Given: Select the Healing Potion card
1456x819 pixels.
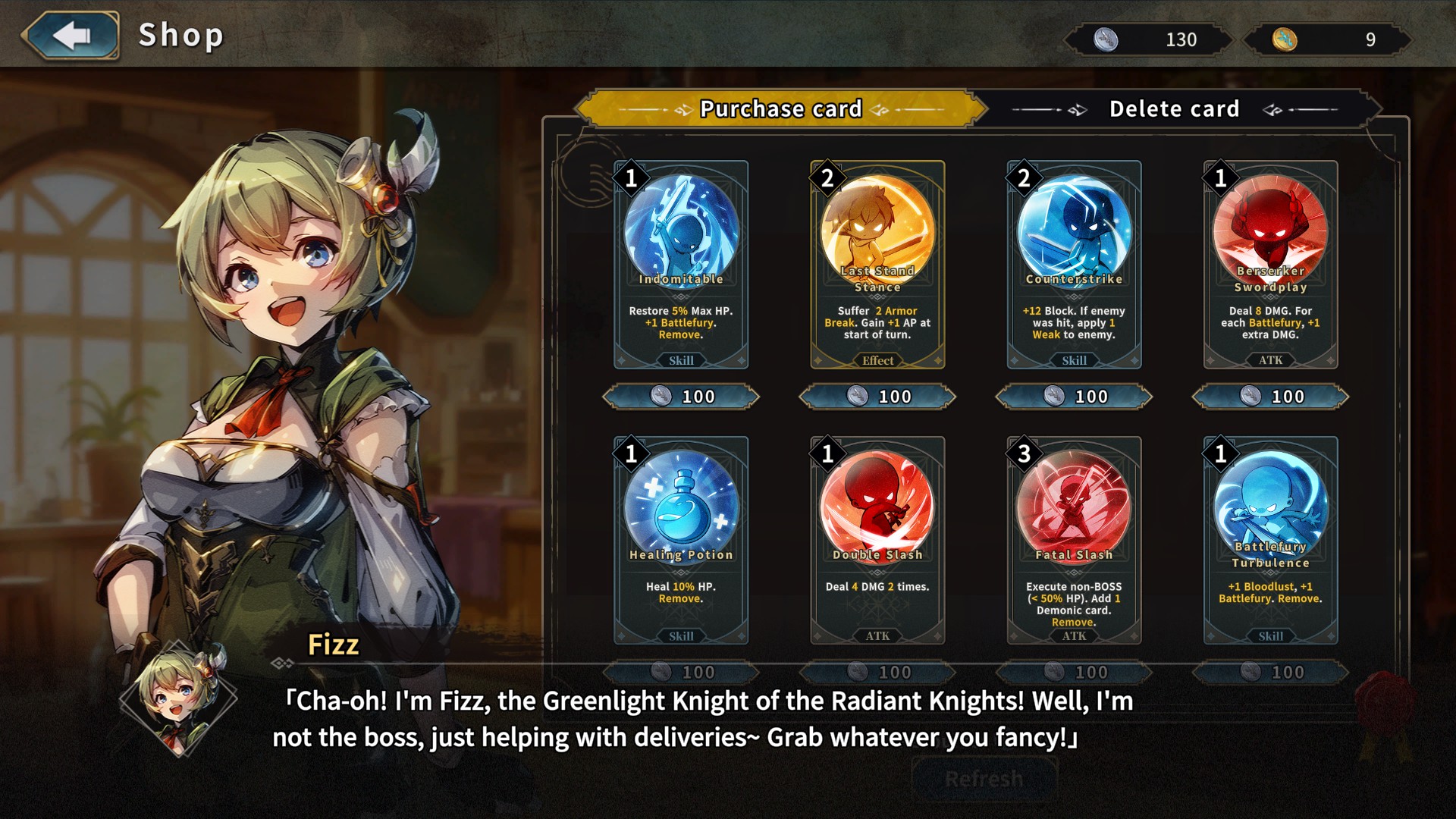Looking at the screenshot, I should pos(681,540).
